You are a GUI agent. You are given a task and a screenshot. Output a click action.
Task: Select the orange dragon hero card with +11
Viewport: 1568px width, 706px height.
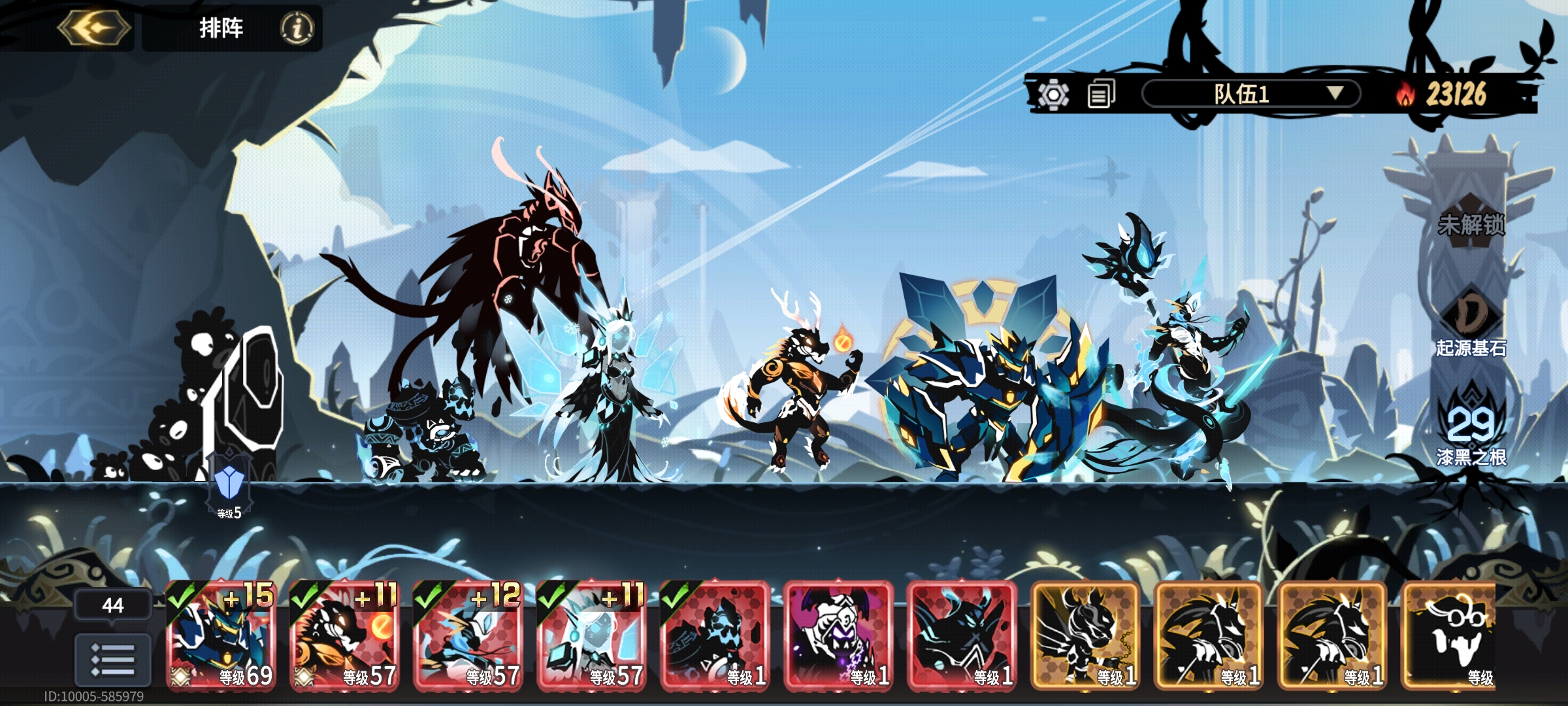pos(344,635)
